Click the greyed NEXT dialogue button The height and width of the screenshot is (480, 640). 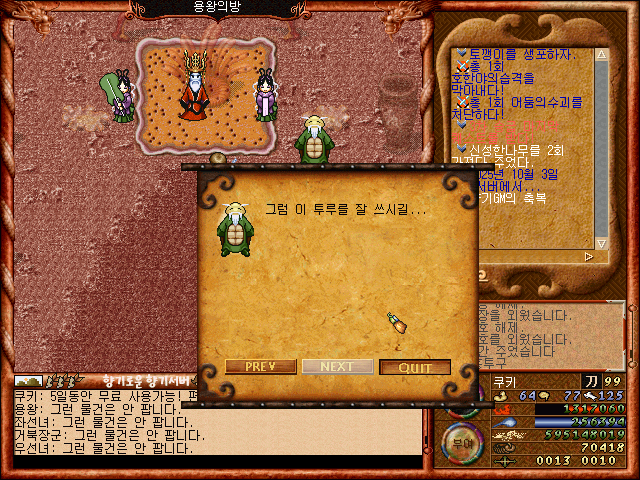coord(337,367)
